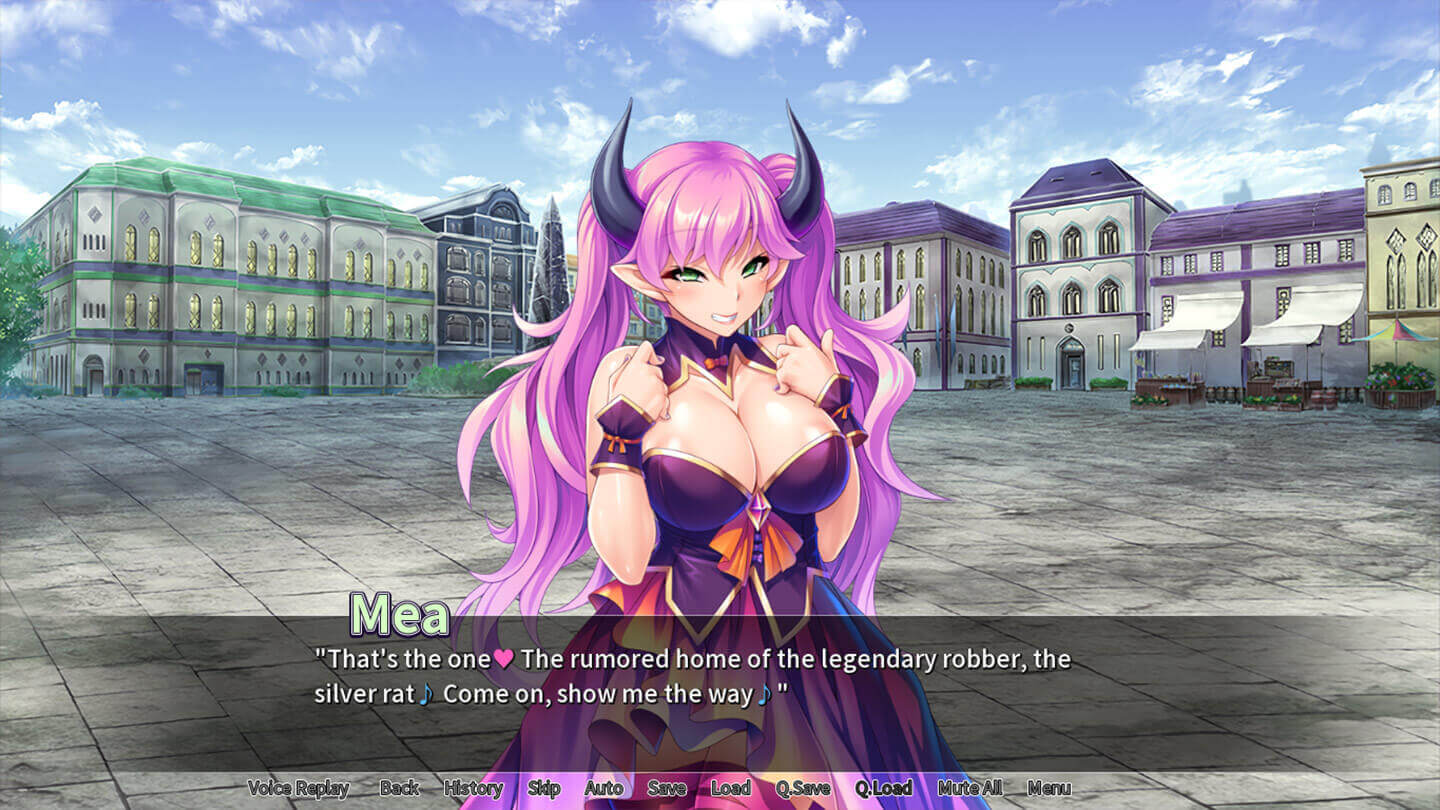Open the game Menu

click(1049, 788)
